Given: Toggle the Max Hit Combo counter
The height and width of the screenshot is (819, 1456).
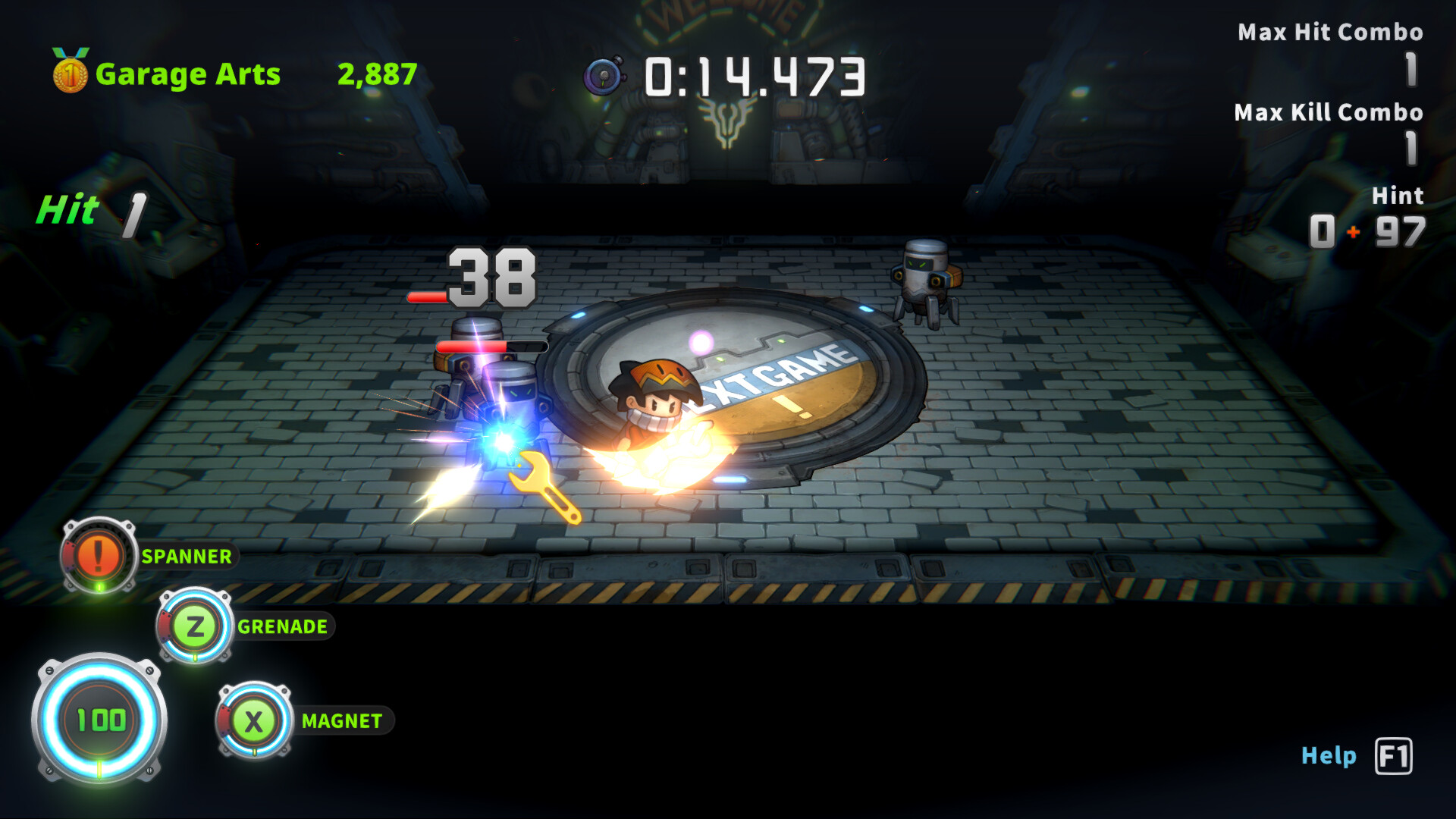Looking at the screenshot, I should pos(1331,33).
